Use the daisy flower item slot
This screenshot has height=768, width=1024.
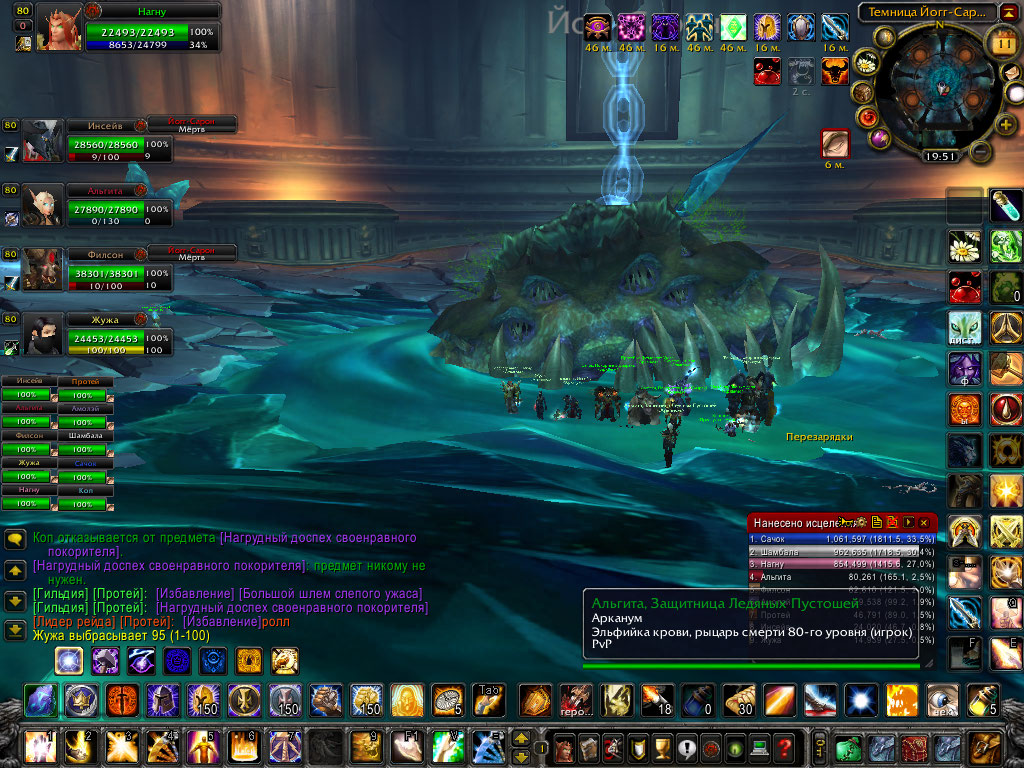click(965, 245)
